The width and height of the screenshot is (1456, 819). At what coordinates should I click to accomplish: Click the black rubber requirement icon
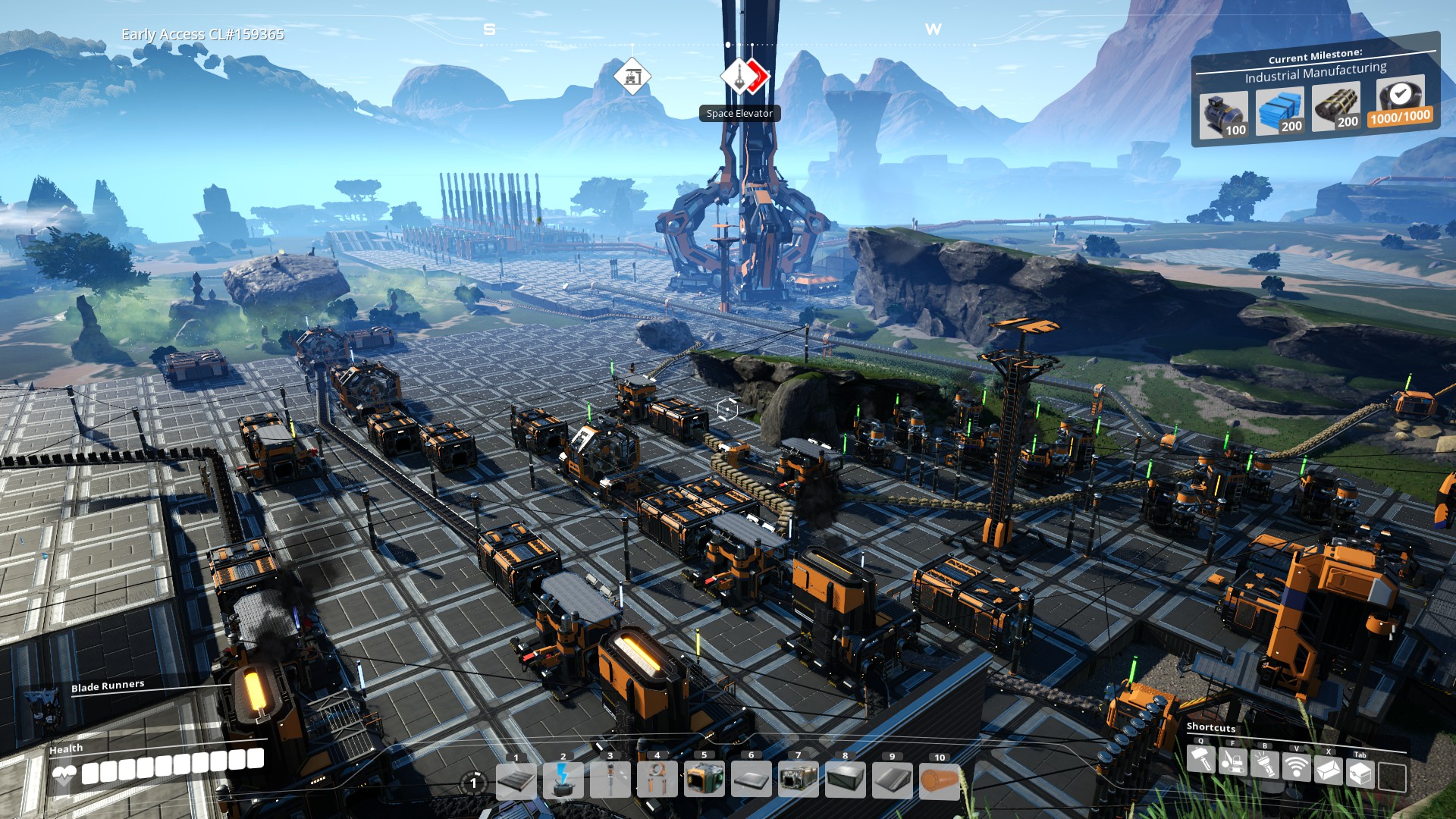1335,107
